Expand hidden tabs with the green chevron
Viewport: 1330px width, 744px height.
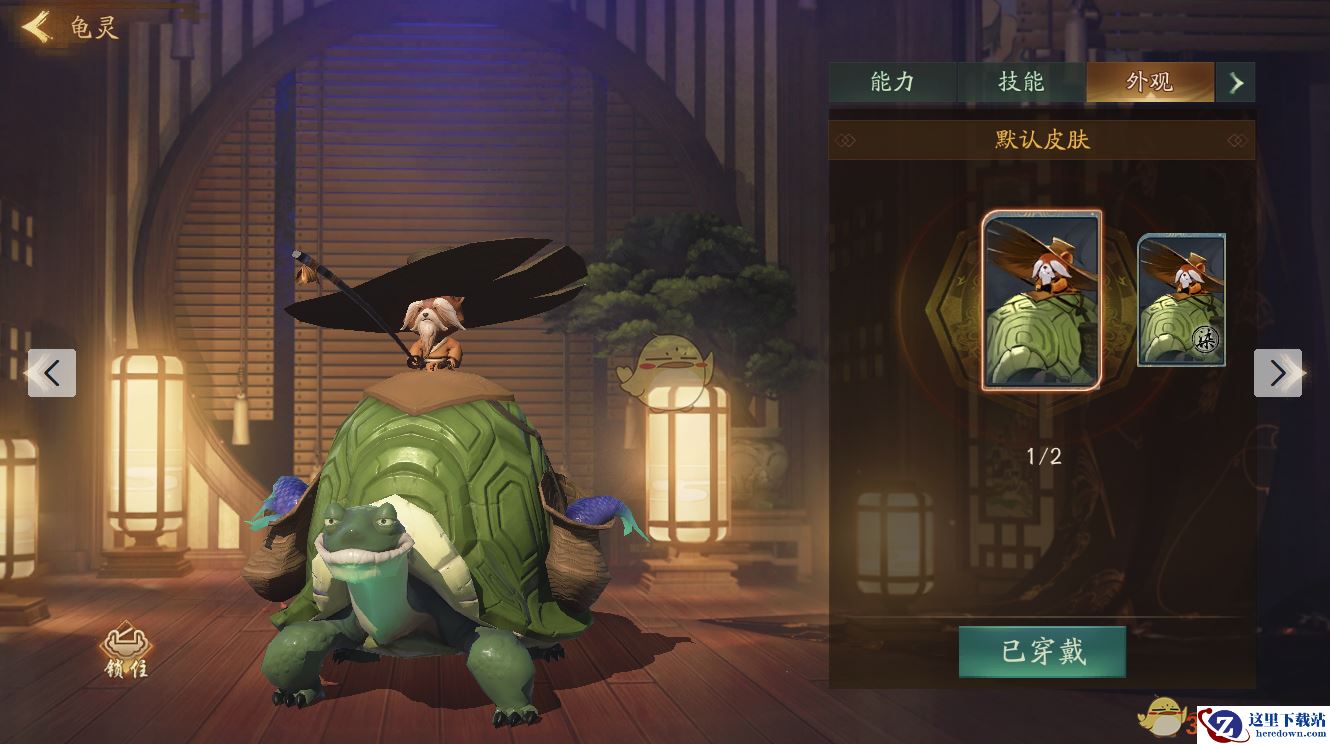(x=1237, y=84)
